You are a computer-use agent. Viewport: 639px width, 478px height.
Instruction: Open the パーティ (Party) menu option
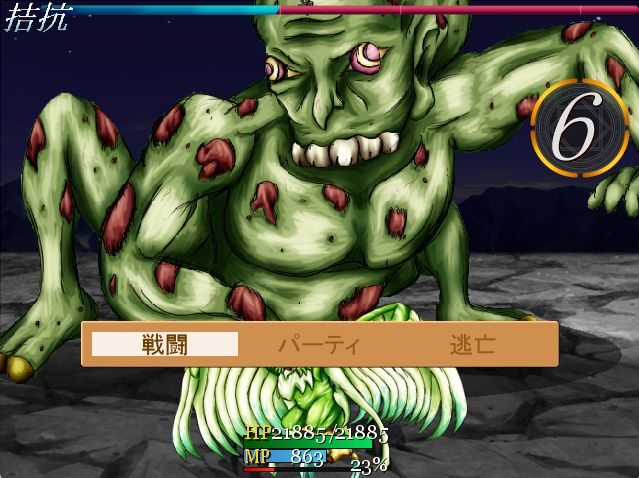[318, 345]
